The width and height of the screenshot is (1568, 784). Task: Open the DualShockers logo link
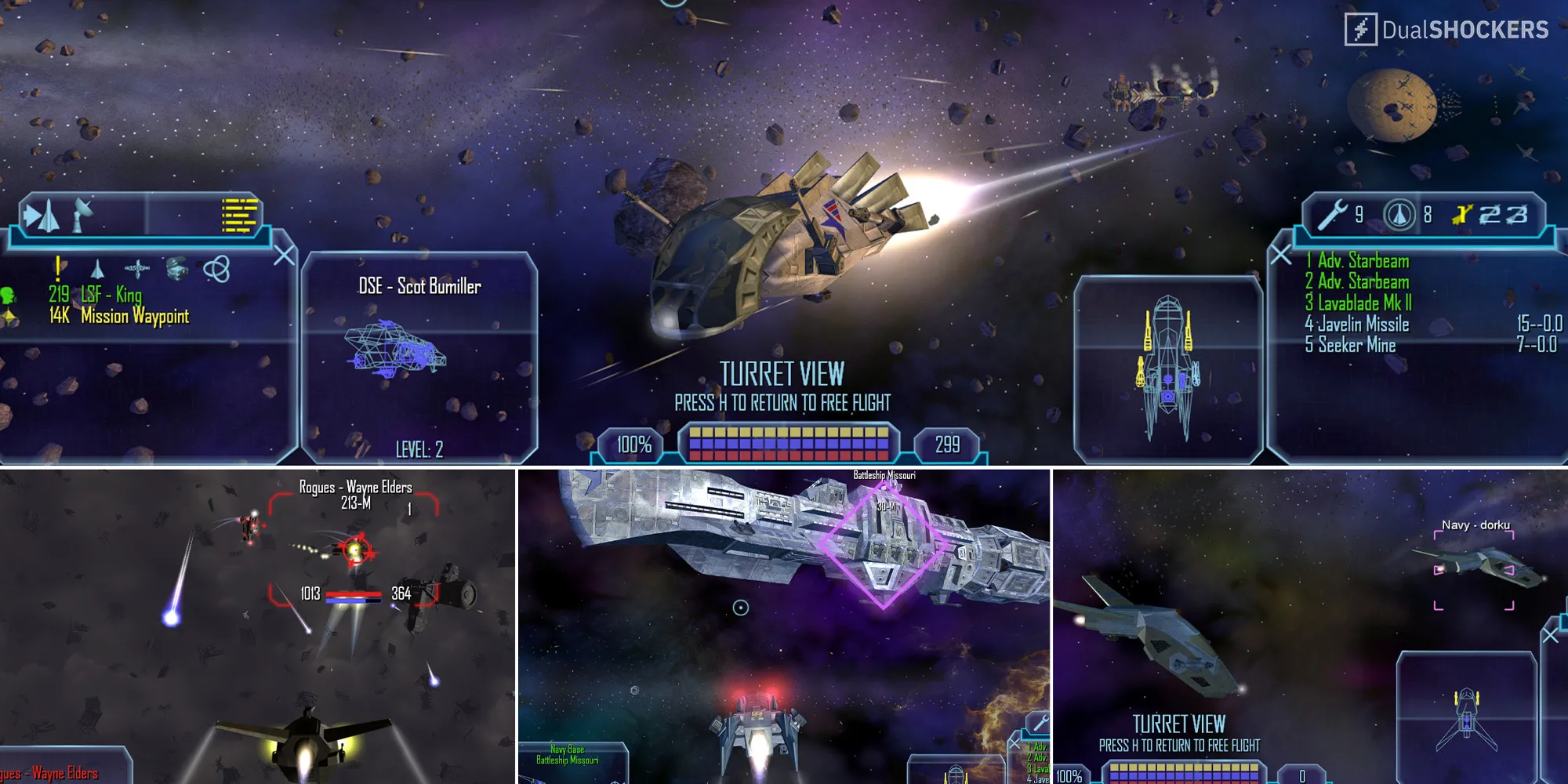pos(1446,30)
